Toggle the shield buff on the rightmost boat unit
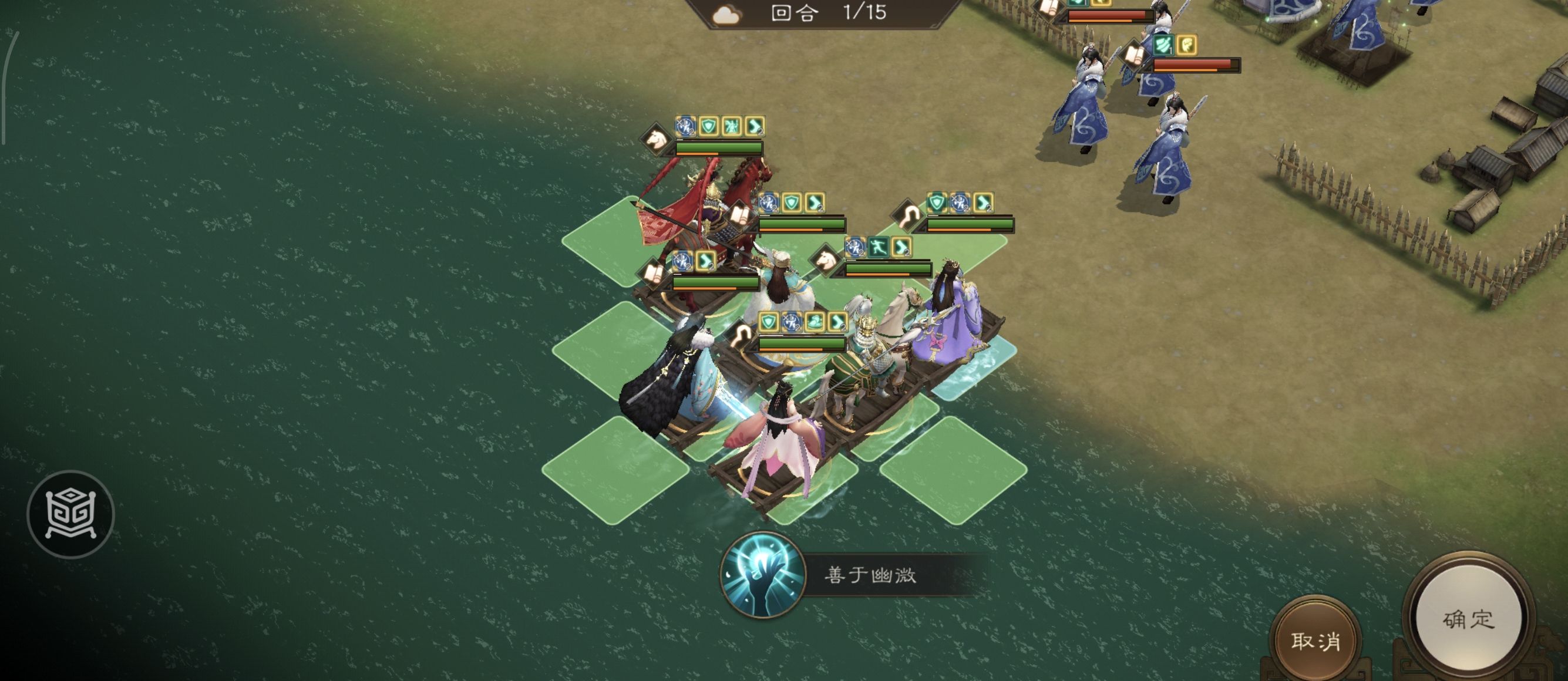This screenshot has width=1568, height=681. click(x=937, y=201)
